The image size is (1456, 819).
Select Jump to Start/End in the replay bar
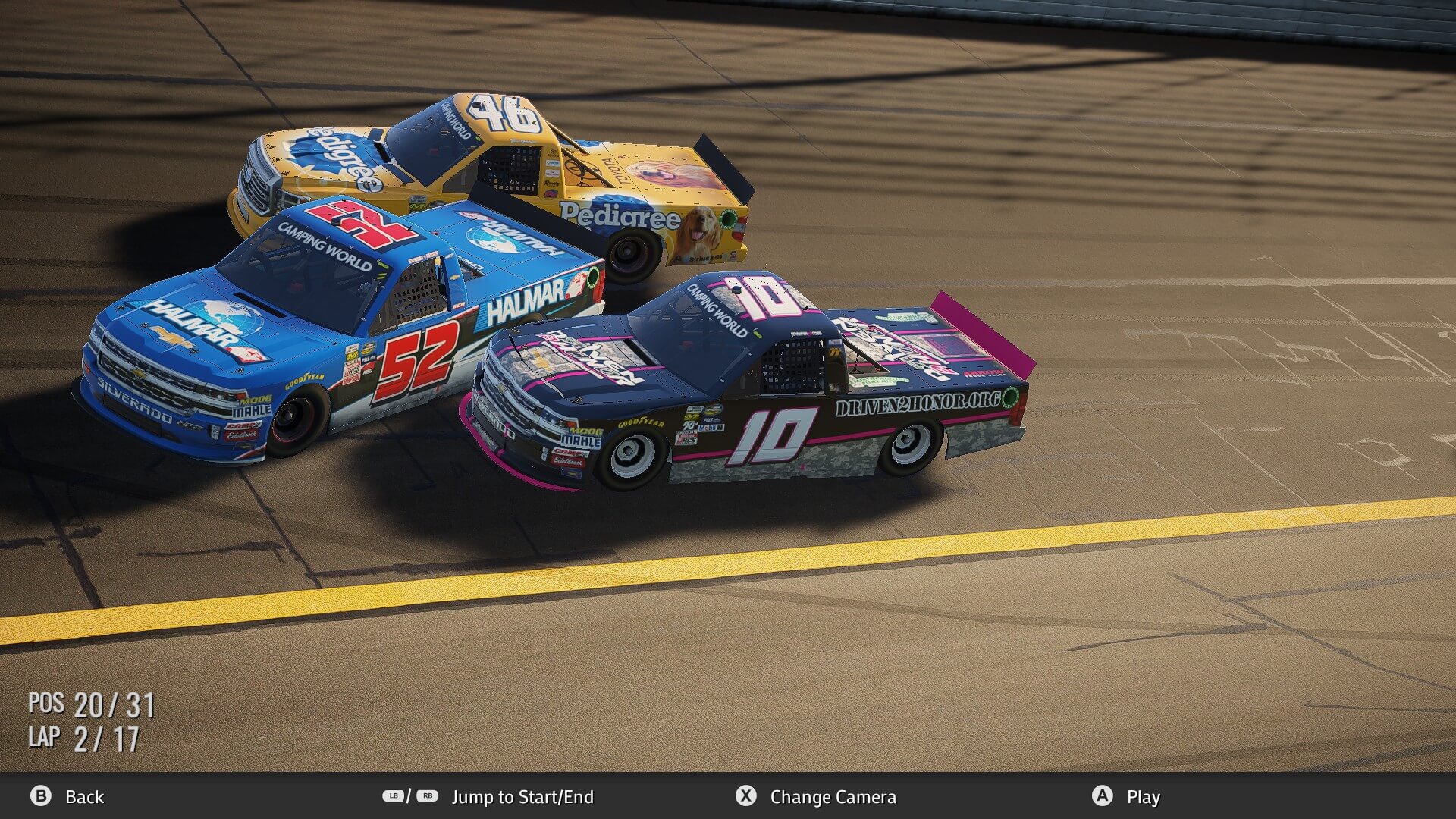tap(522, 797)
